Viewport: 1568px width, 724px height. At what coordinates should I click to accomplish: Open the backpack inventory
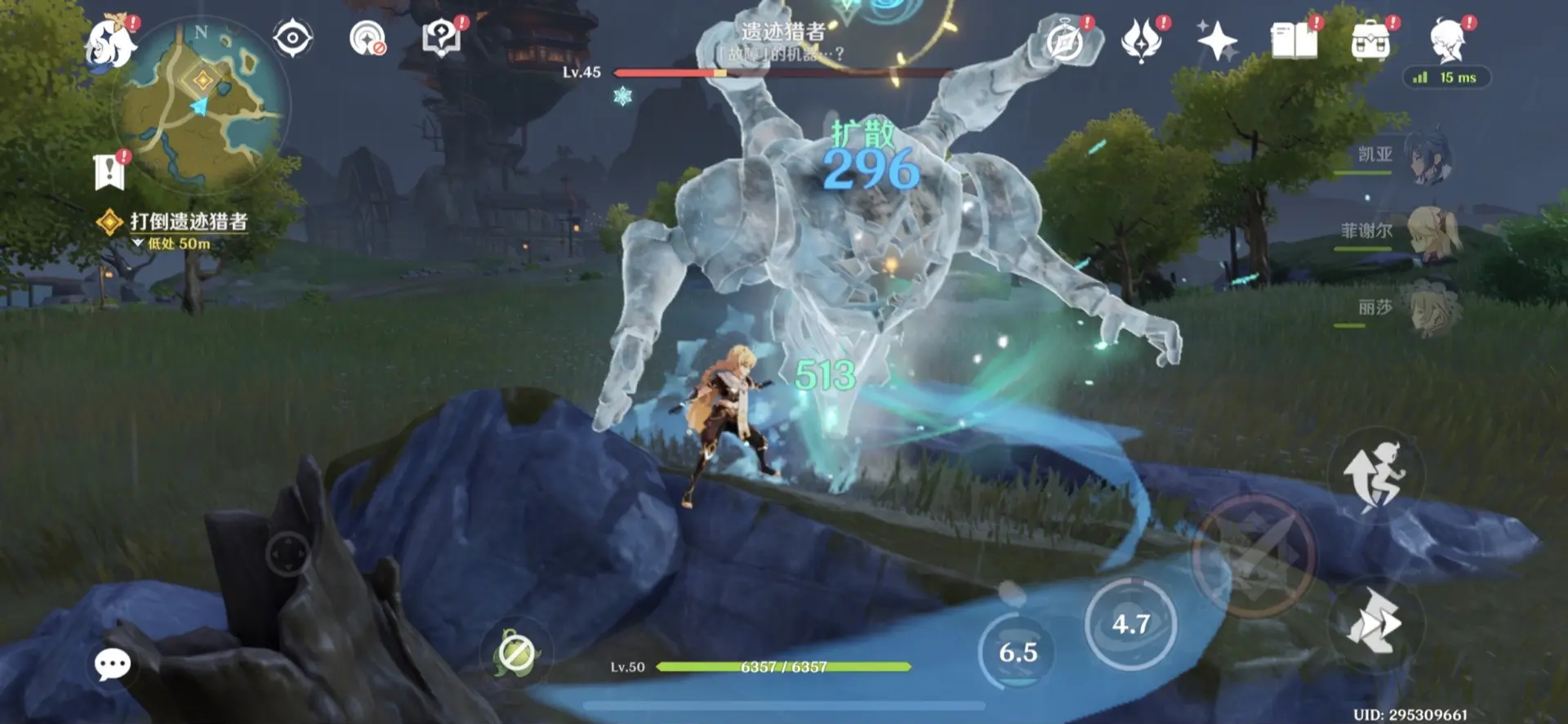(1370, 41)
